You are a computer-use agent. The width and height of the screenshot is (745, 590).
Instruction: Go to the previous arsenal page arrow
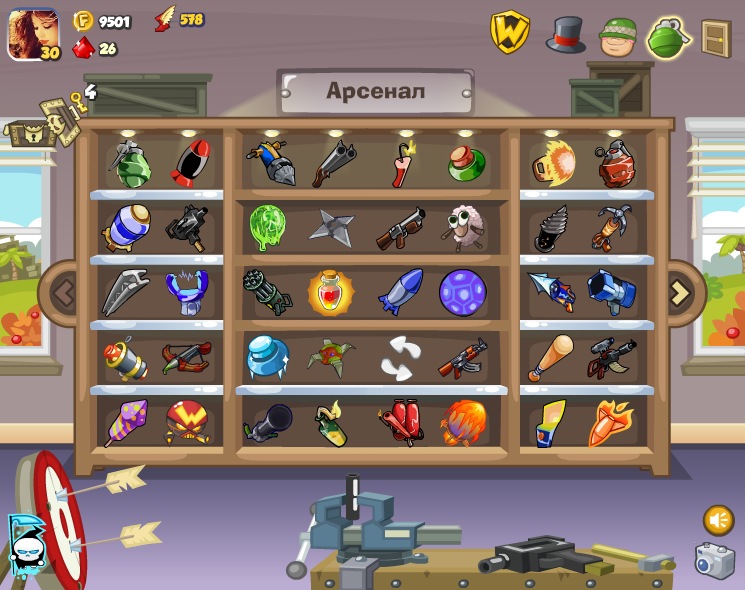(x=64, y=293)
